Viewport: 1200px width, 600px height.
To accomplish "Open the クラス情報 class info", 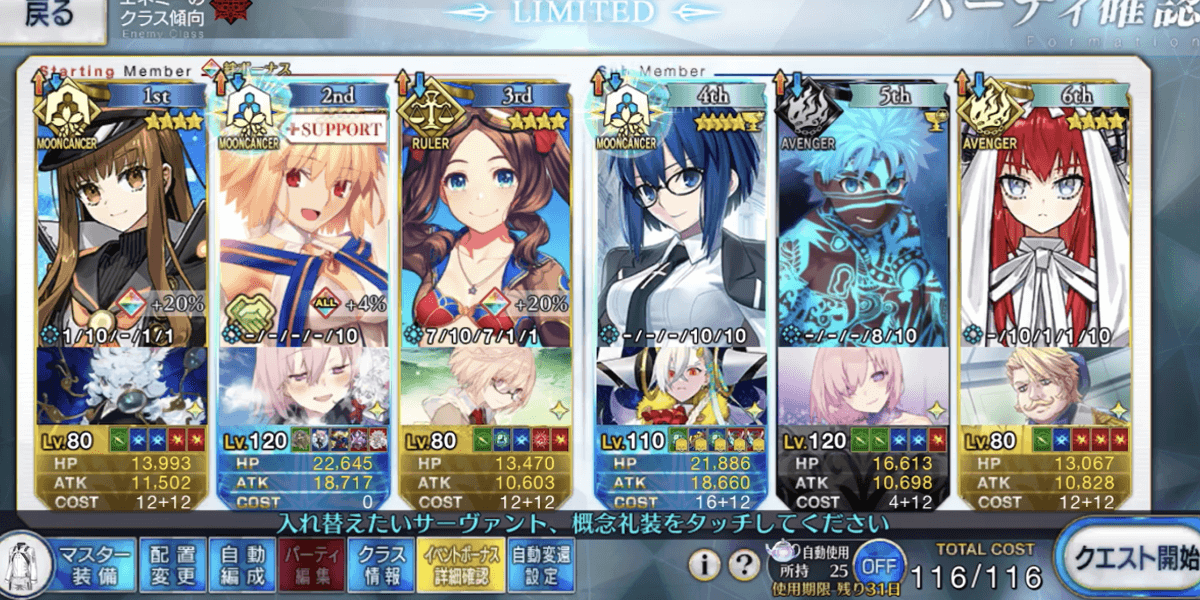I will [382, 565].
